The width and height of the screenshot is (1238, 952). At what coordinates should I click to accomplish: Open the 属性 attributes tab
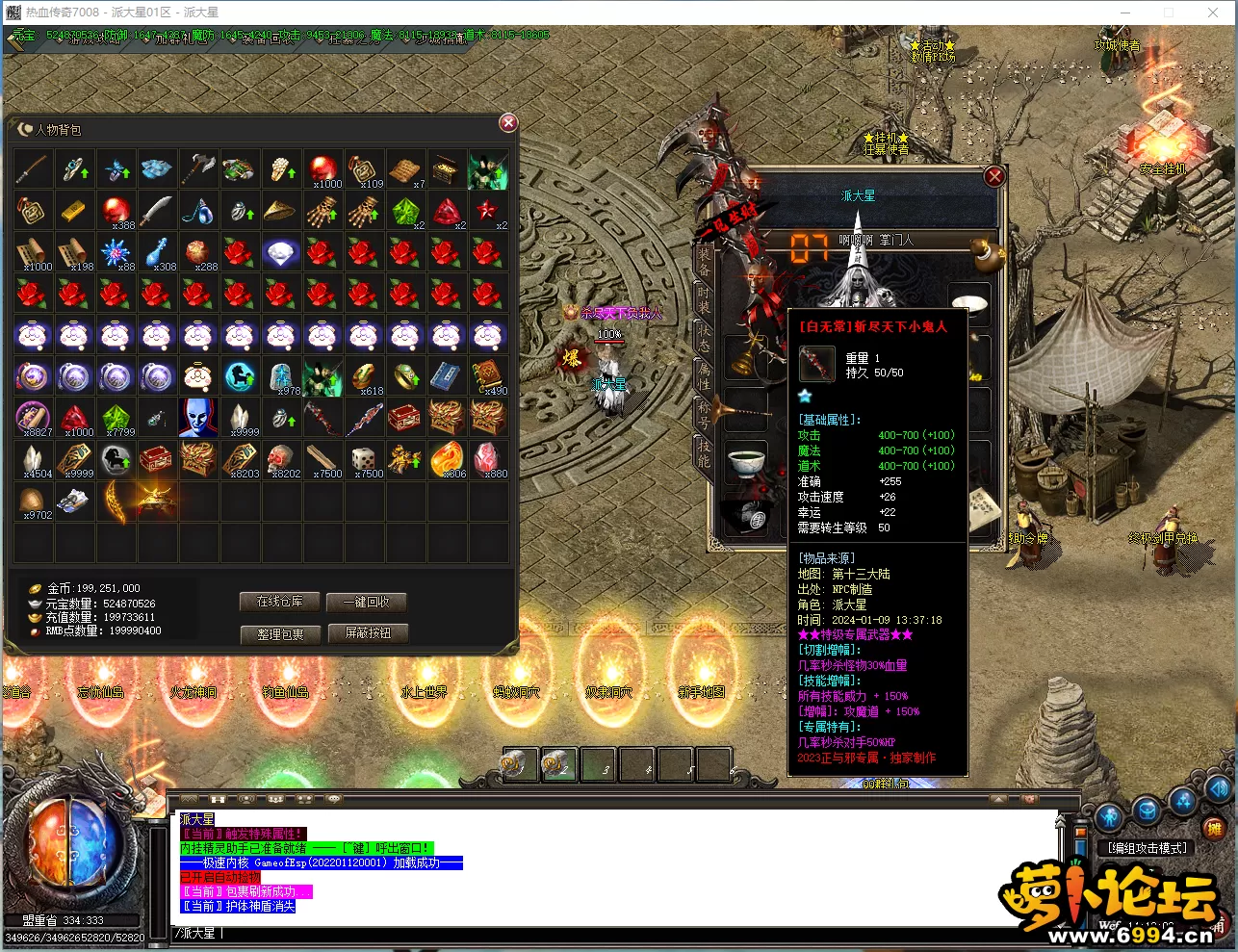point(704,376)
